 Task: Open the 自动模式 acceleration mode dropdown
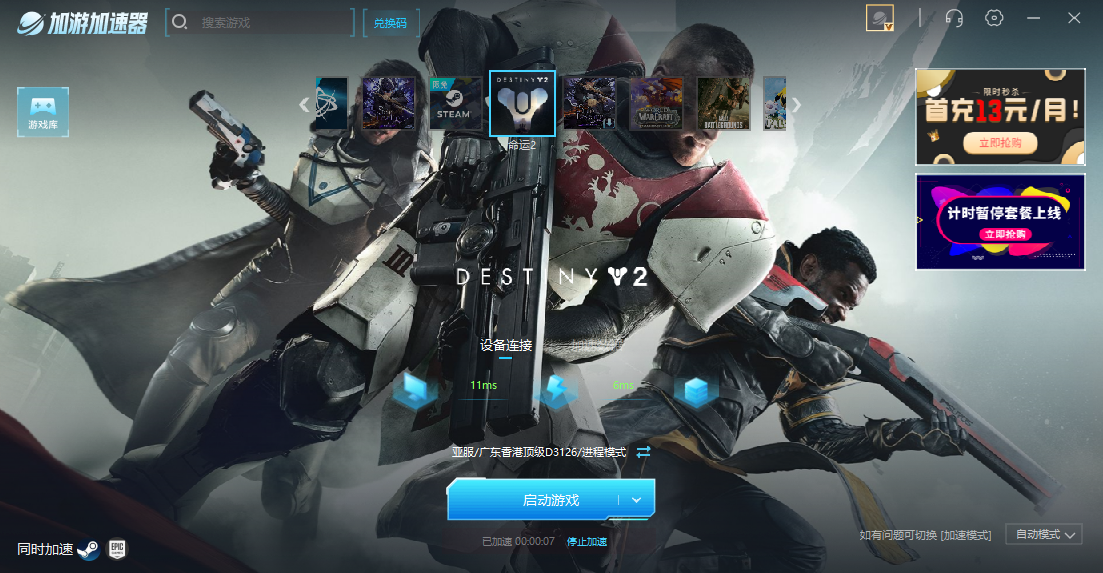(1043, 535)
